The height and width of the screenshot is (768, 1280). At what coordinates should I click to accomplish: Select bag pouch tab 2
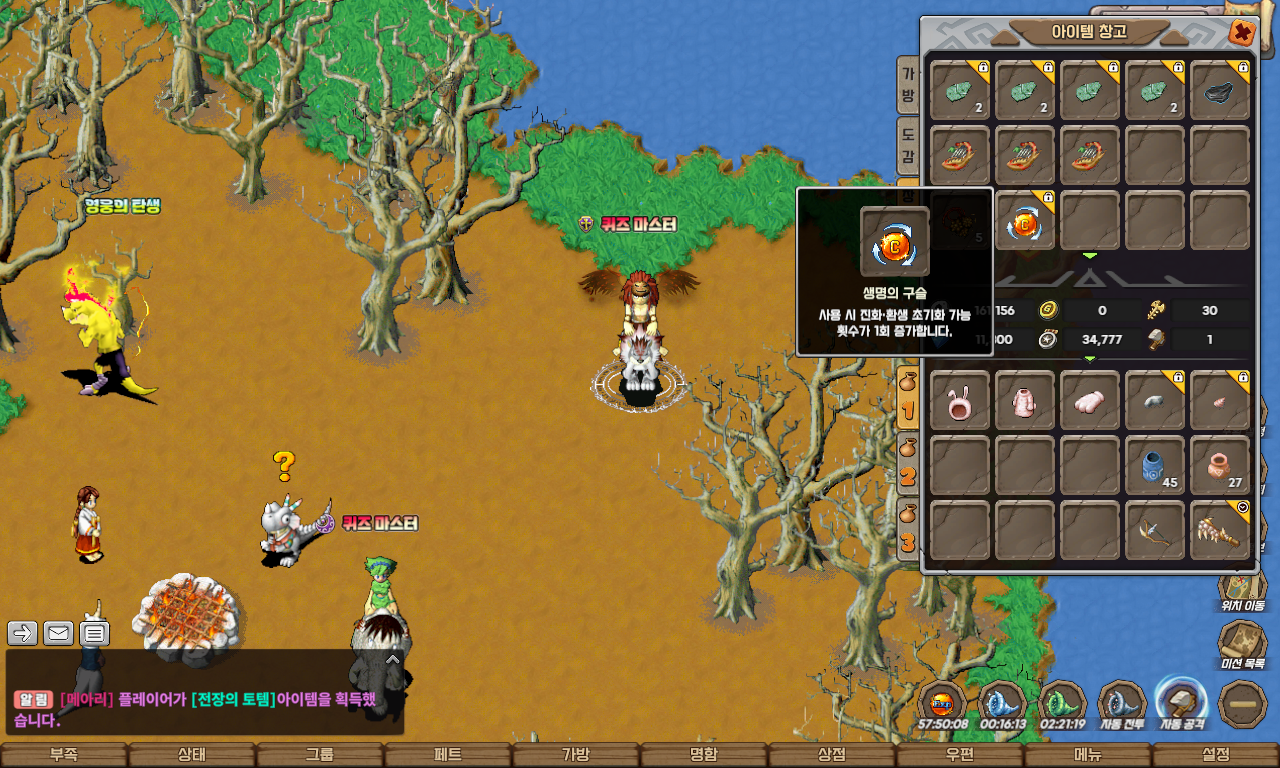908,464
